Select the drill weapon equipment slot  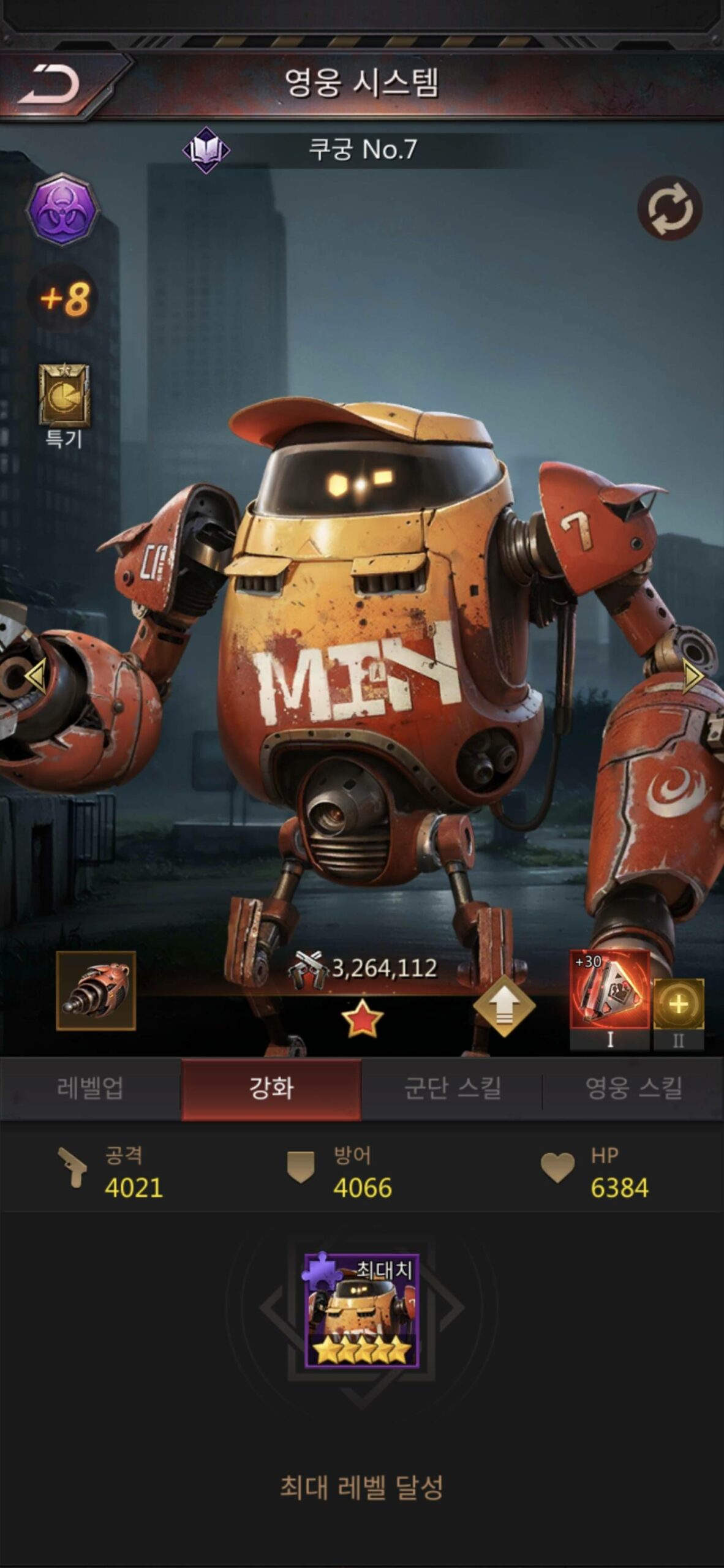pyautogui.click(x=96, y=990)
